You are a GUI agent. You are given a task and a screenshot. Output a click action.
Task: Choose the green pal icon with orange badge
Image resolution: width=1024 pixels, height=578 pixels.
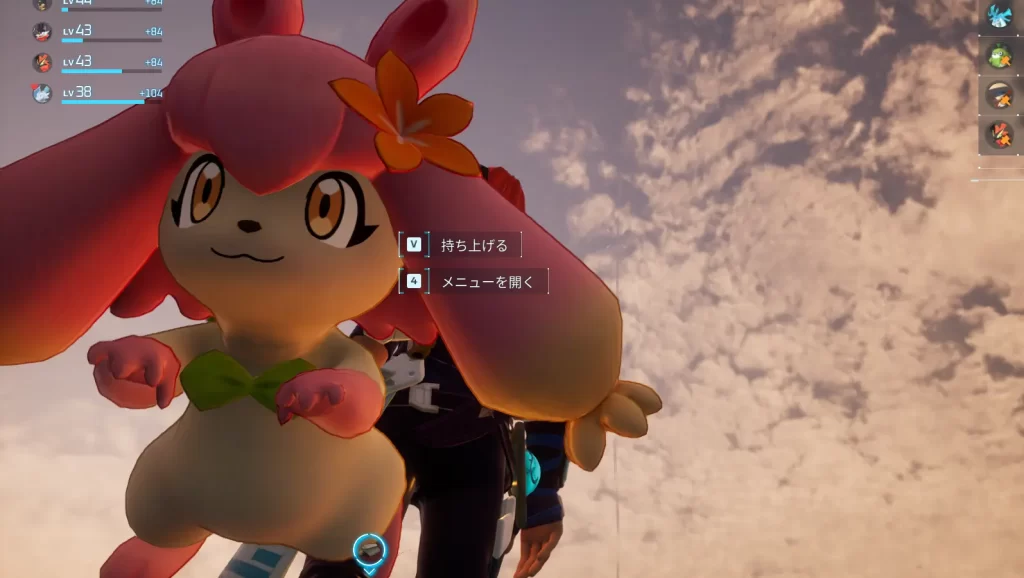pyautogui.click(x=999, y=55)
